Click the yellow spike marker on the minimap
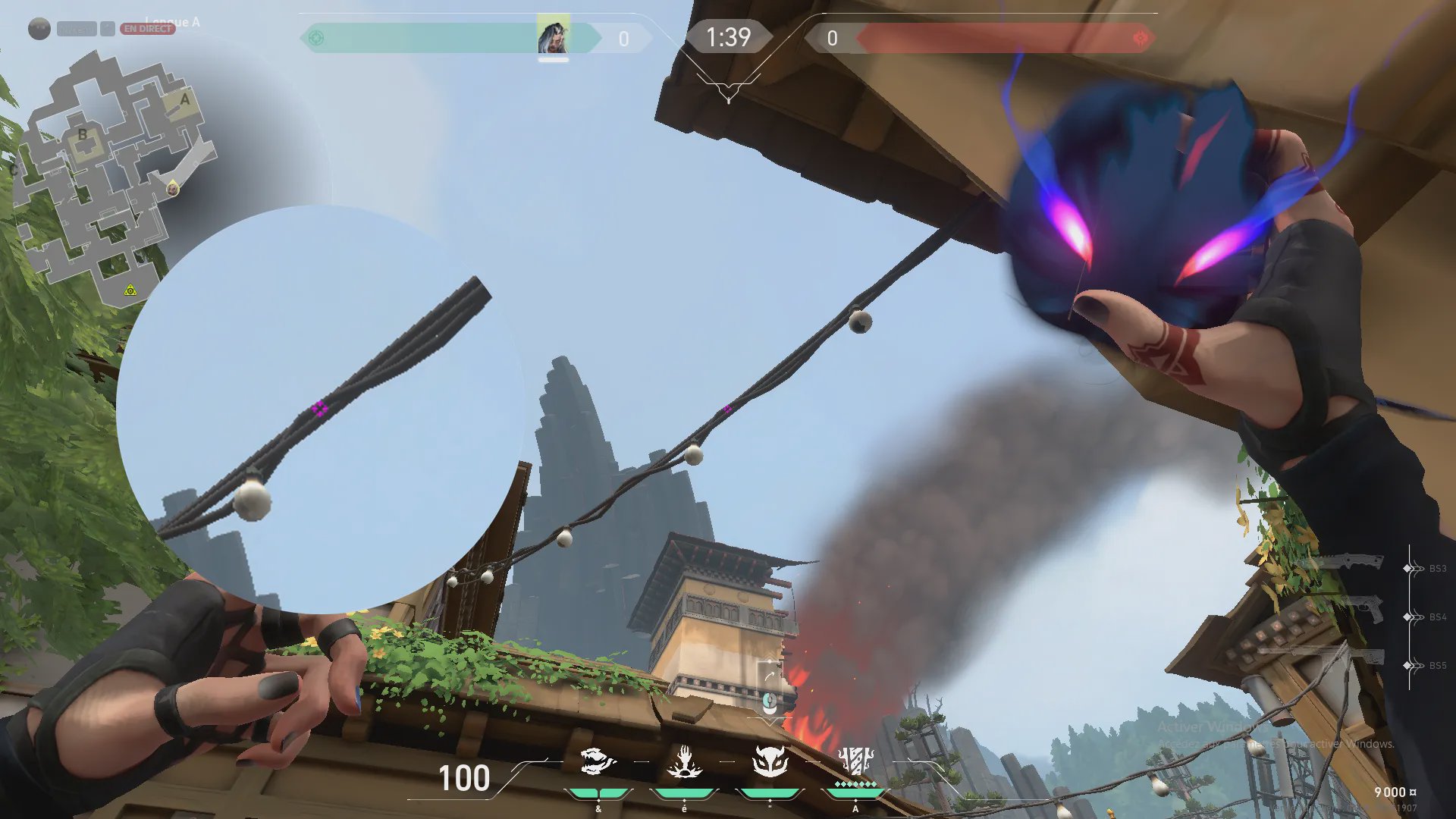1456x819 pixels. tap(130, 290)
